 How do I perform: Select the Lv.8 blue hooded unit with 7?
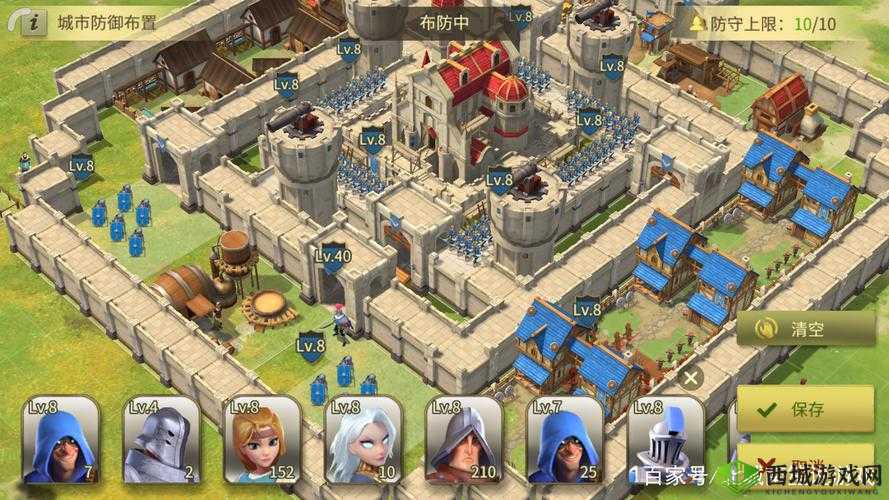point(61,440)
